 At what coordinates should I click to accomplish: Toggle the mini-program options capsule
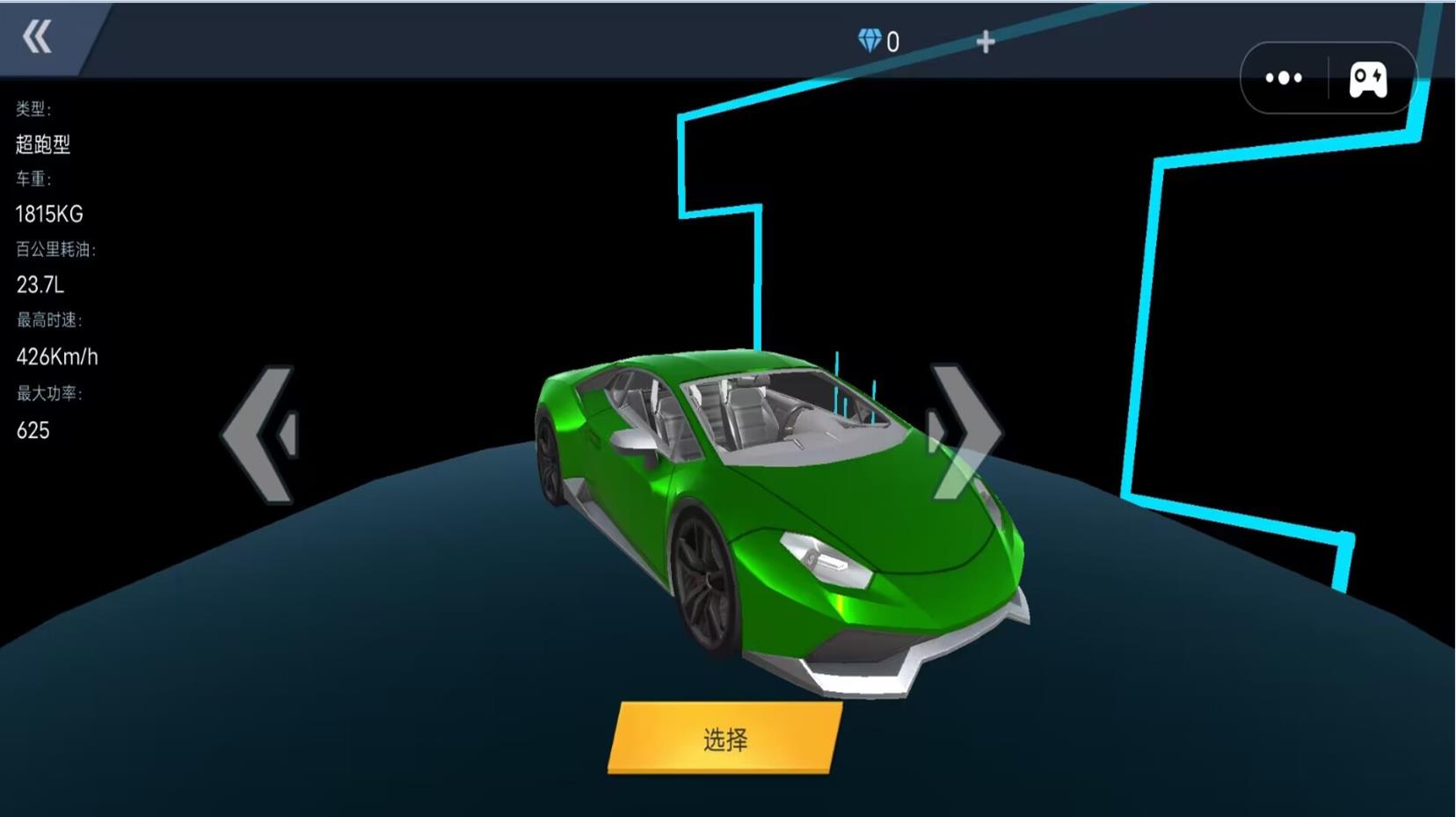coord(1326,77)
